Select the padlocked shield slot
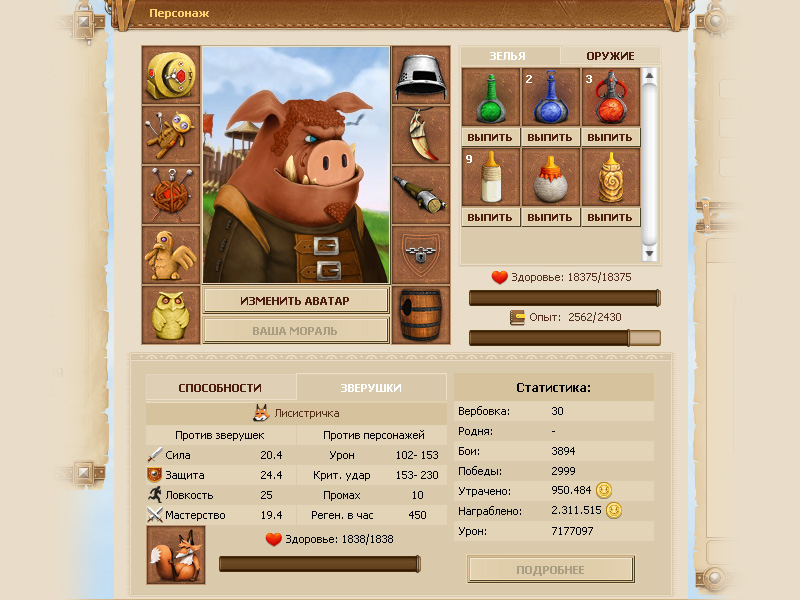 tap(421, 254)
